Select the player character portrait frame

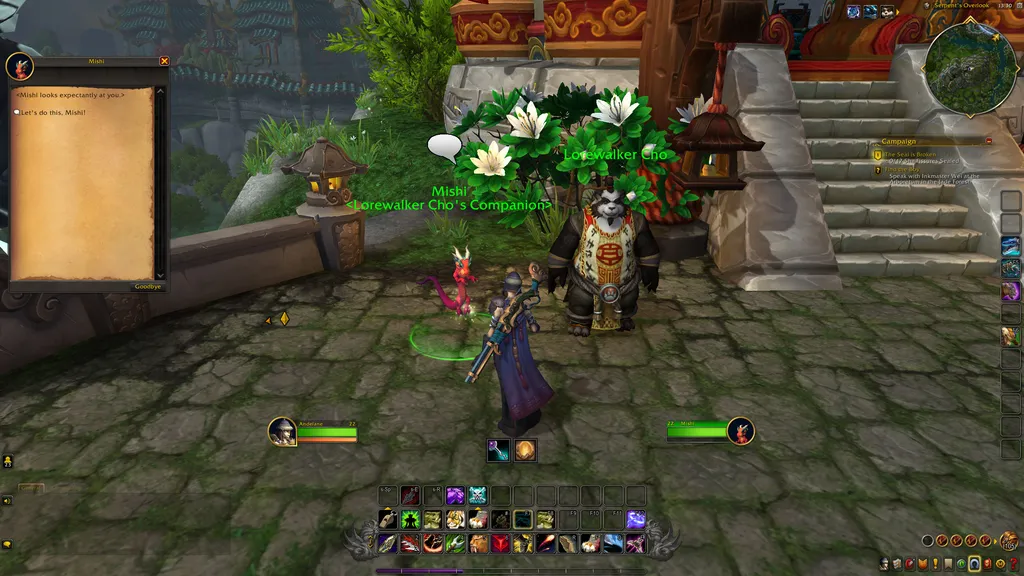(283, 431)
